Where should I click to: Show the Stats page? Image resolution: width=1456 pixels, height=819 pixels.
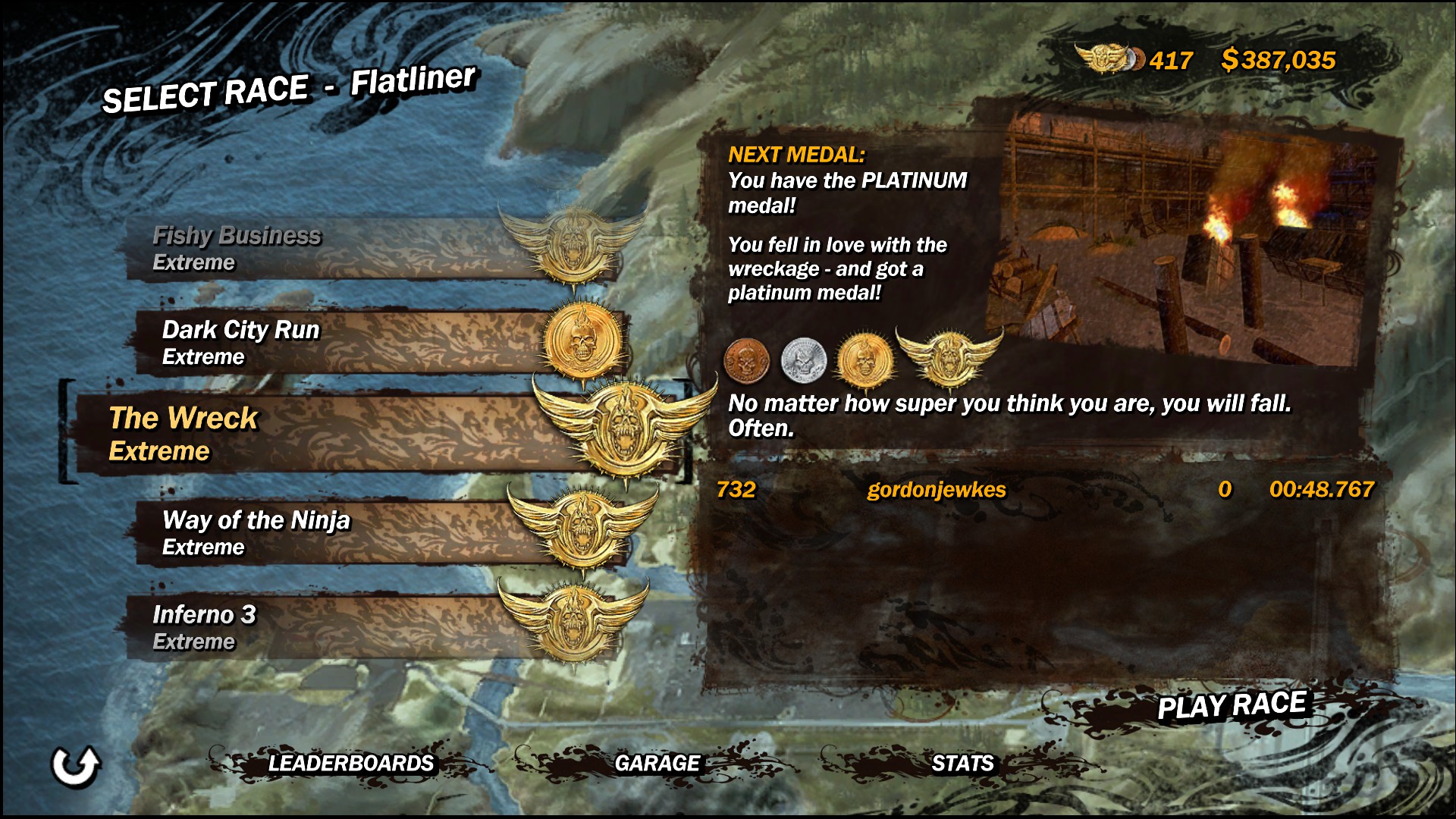click(962, 763)
